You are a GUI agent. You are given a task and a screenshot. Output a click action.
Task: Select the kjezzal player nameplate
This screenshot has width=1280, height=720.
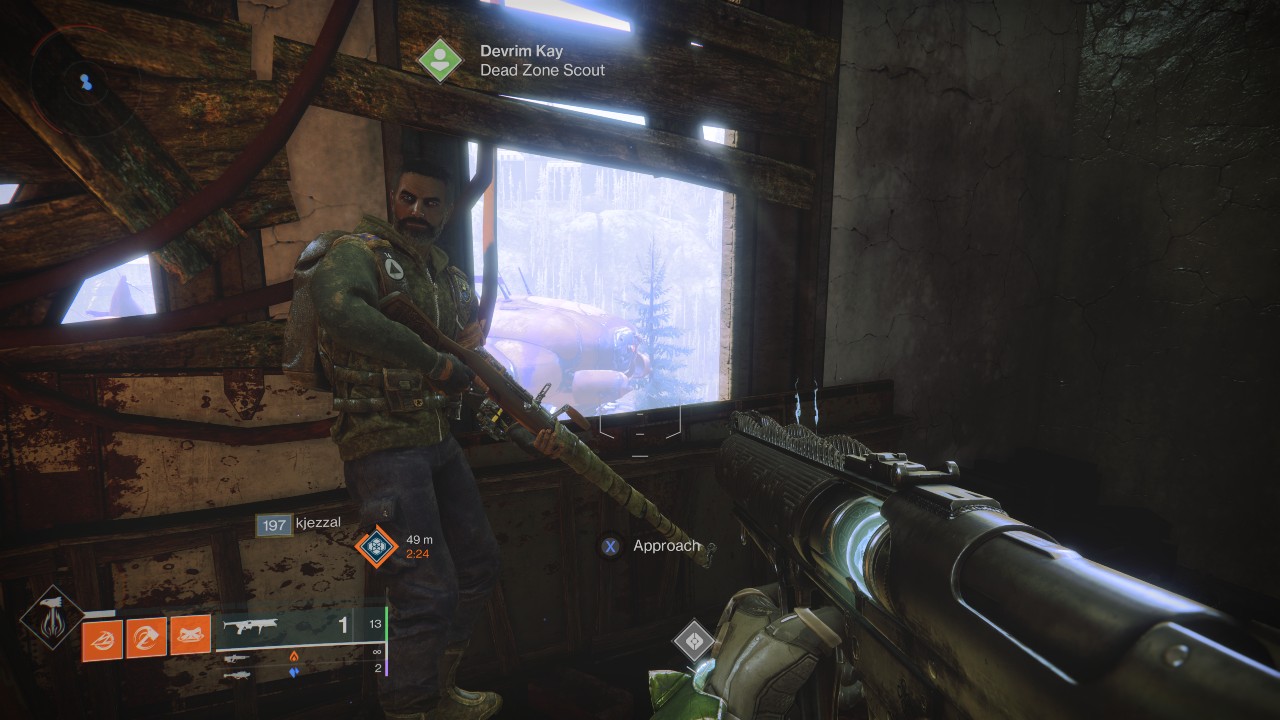point(318,522)
